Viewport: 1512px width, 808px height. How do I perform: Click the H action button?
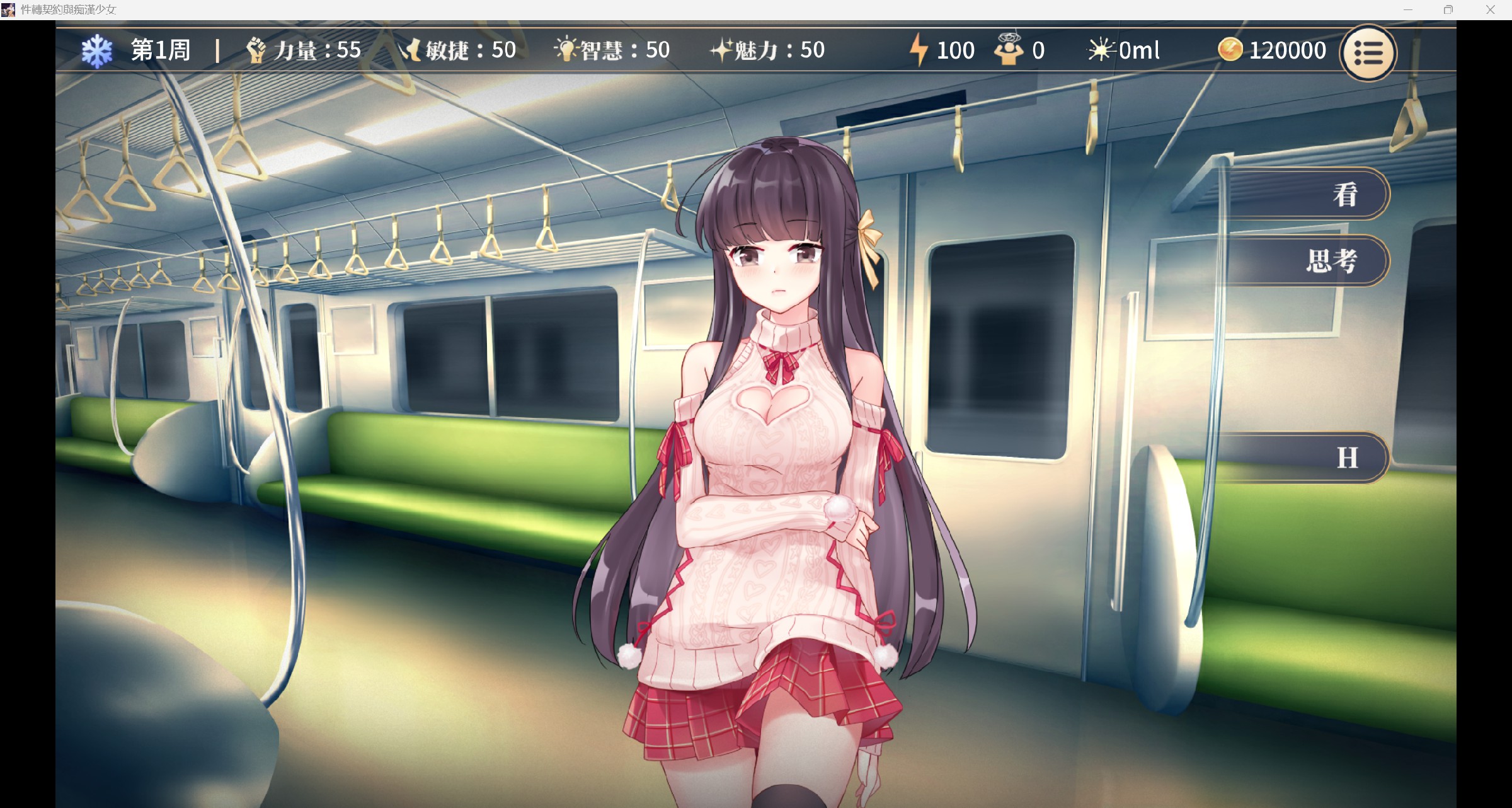click(1348, 457)
